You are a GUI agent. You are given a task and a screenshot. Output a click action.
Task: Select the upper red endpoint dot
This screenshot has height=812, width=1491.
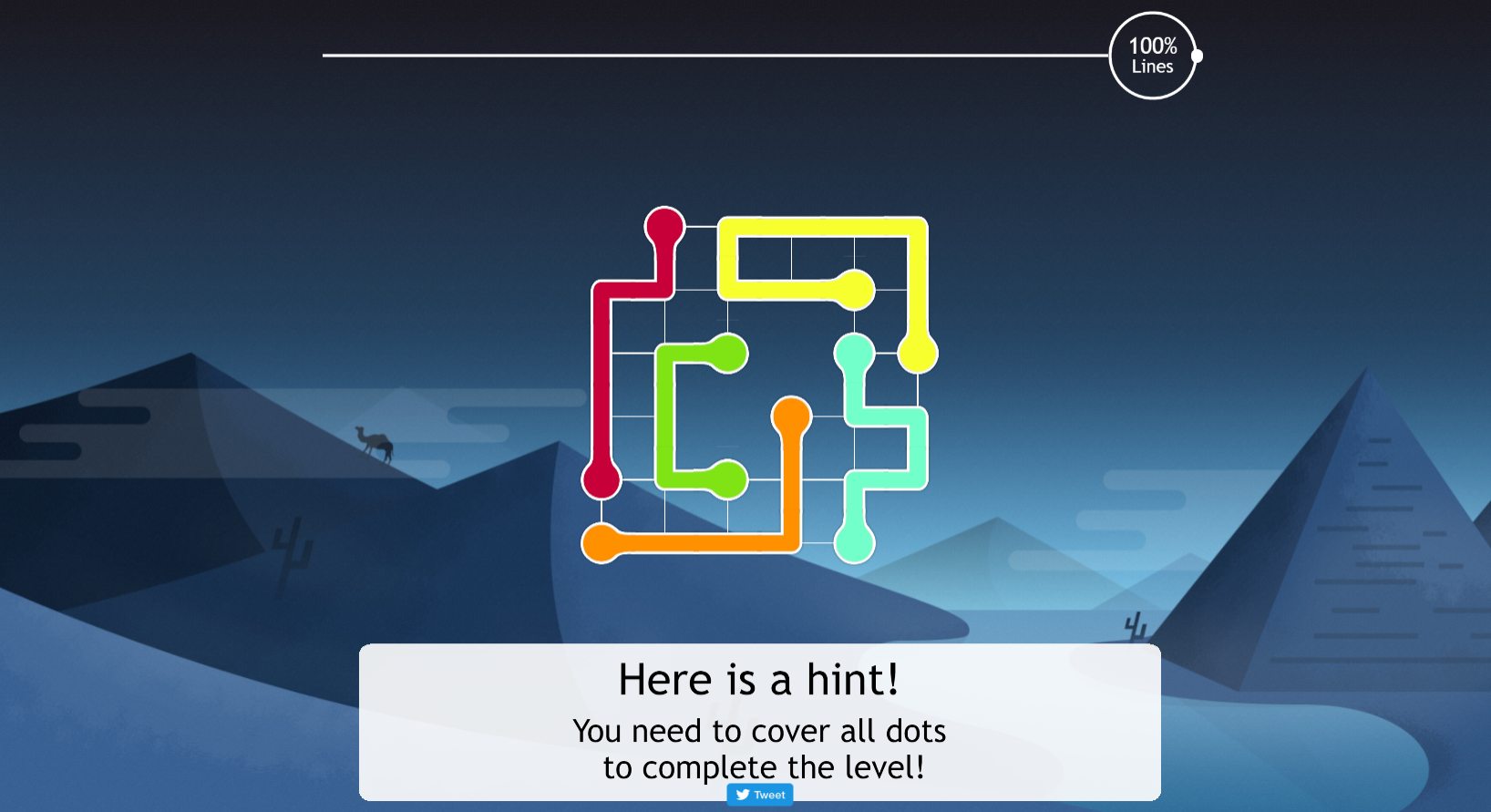664,227
